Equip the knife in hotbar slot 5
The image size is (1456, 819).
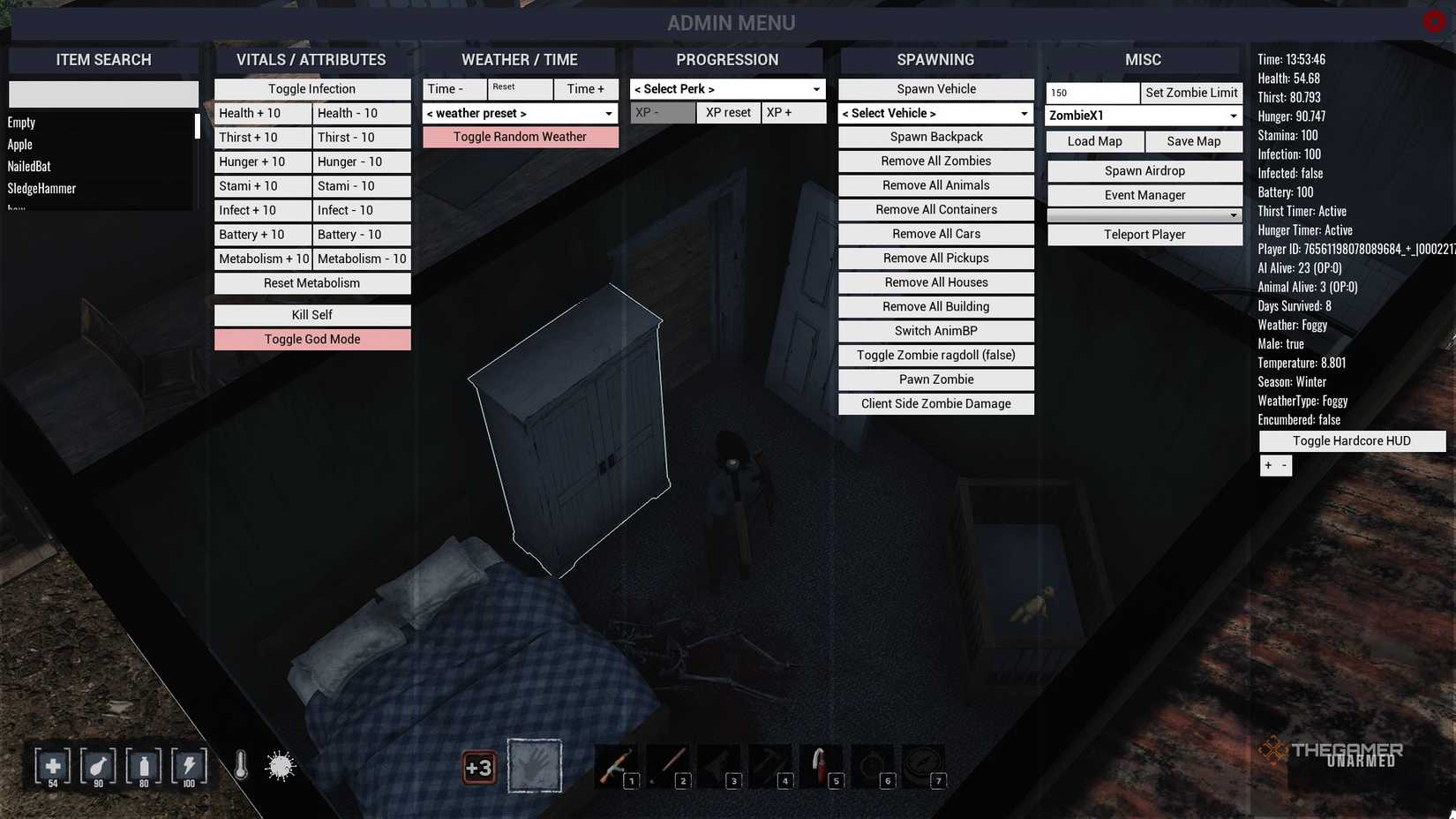pyautogui.click(x=822, y=764)
